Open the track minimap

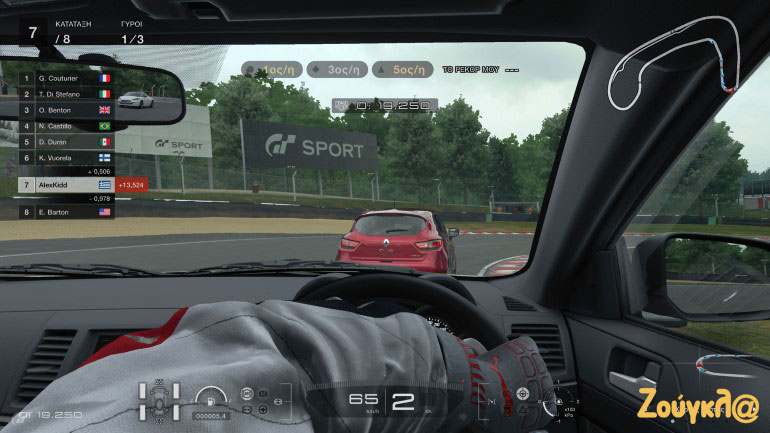tap(676, 63)
